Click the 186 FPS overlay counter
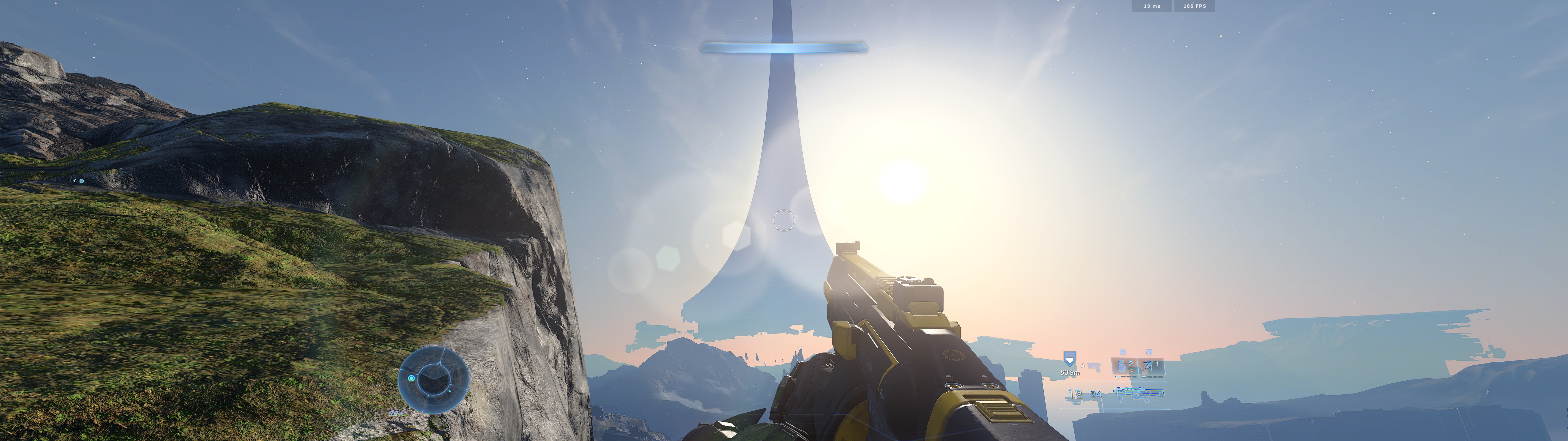Viewport: 1568px width, 441px height. coord(1194,6)
